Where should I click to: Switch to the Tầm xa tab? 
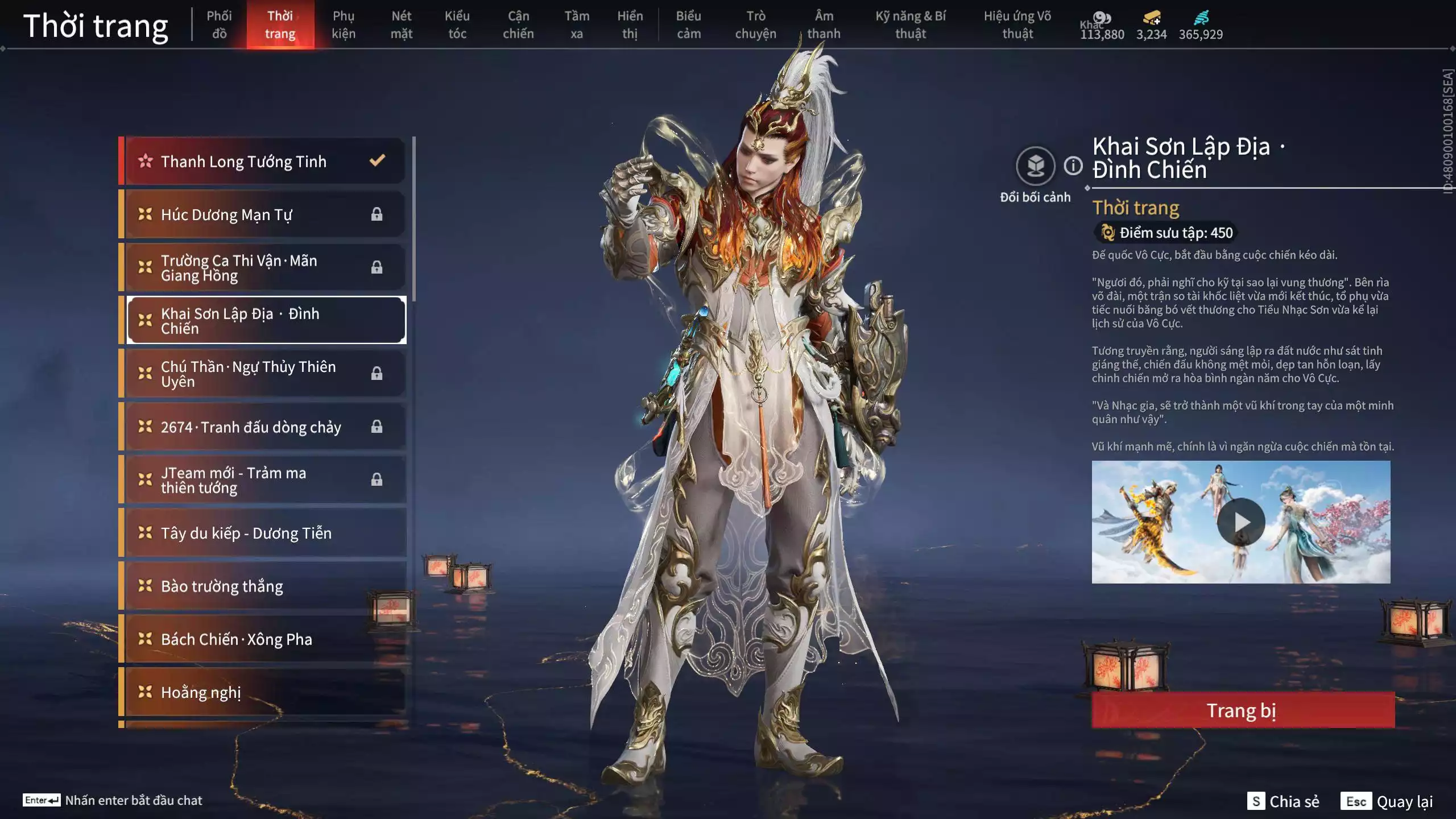click(x=576, y=25)
